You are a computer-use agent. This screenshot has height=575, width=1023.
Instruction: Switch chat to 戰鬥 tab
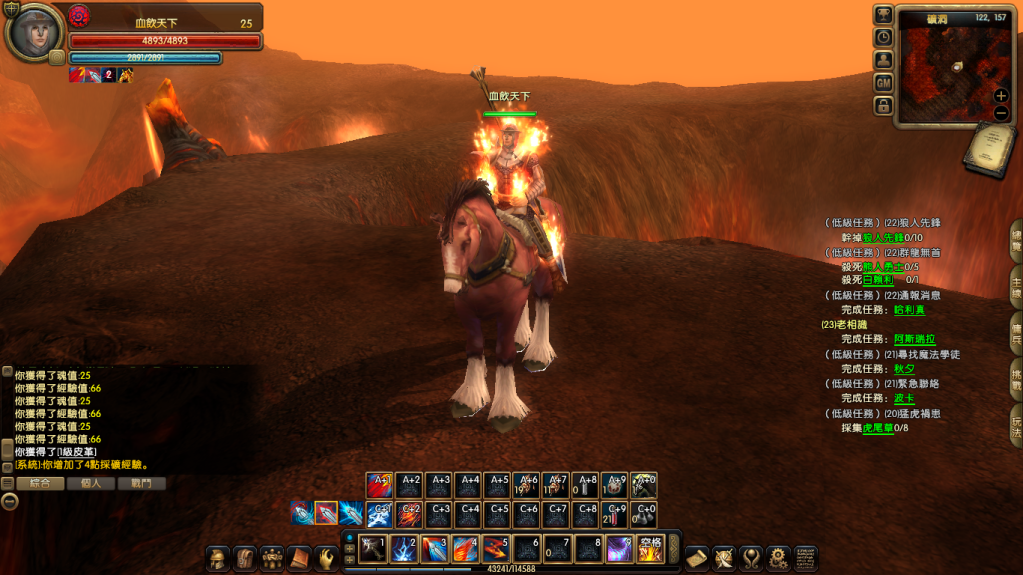click(x=142, y=483)
